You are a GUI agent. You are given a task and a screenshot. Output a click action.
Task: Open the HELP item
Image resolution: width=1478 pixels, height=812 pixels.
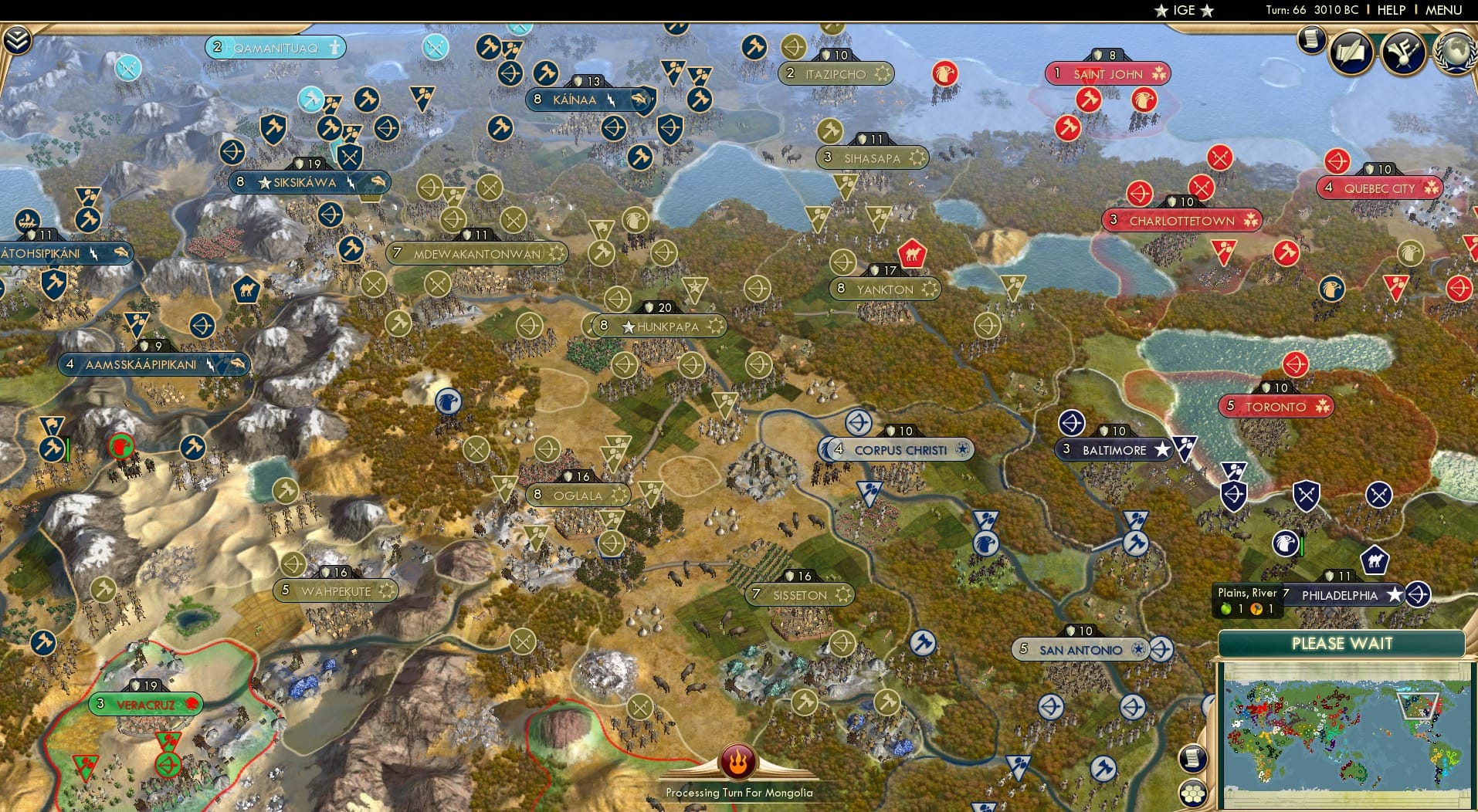pos(1390,11)
